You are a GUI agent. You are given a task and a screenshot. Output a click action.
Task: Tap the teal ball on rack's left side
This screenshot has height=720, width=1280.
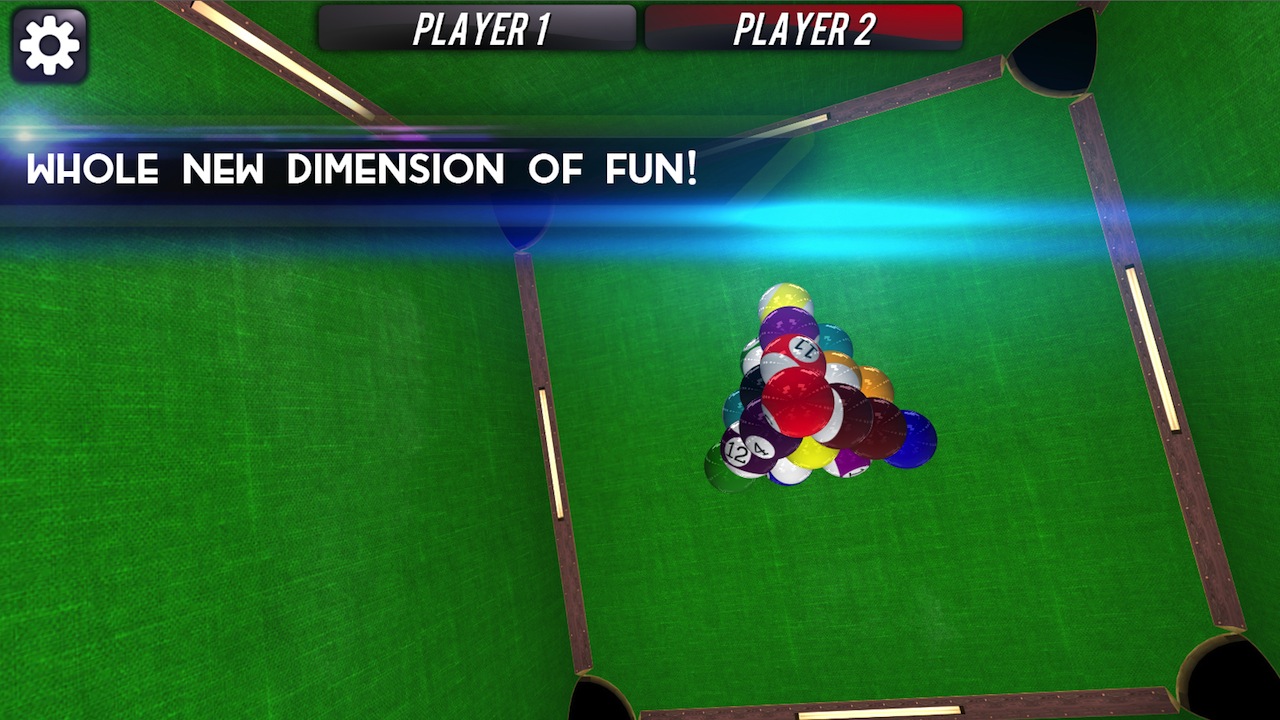[x=737, y=408]
